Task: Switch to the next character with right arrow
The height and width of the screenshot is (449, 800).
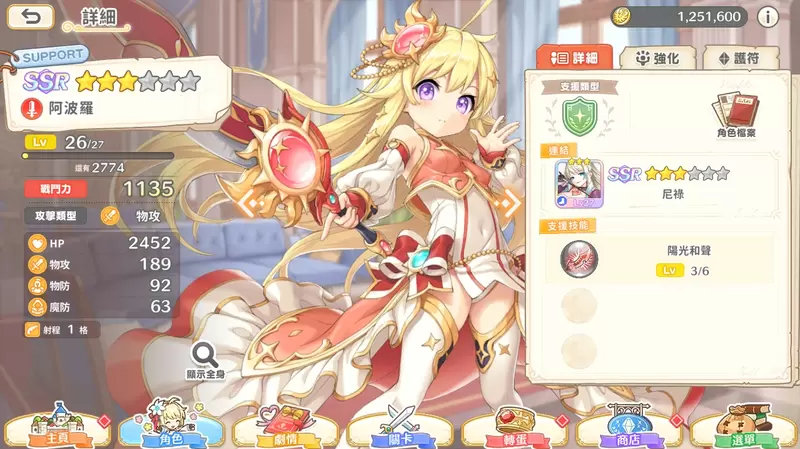Action: coord(512,202)
